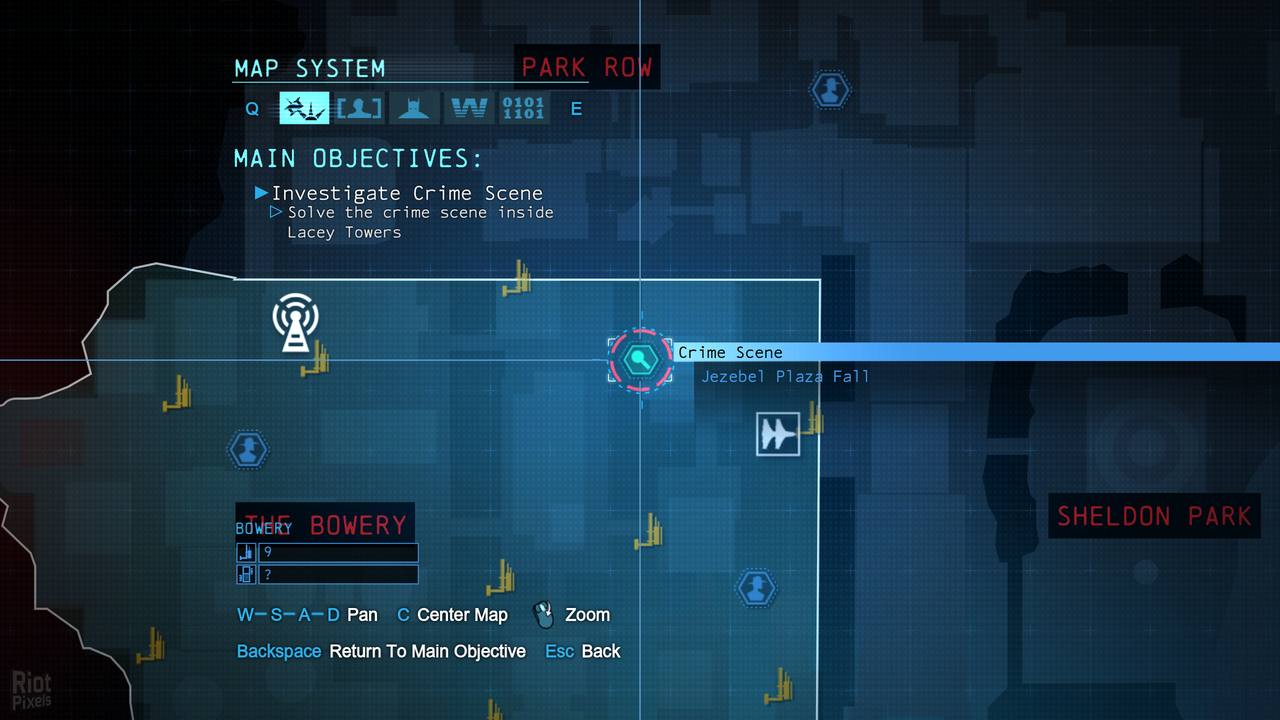Click the Return To Main Objective label

pyautogui.click(x=427, y=651)
